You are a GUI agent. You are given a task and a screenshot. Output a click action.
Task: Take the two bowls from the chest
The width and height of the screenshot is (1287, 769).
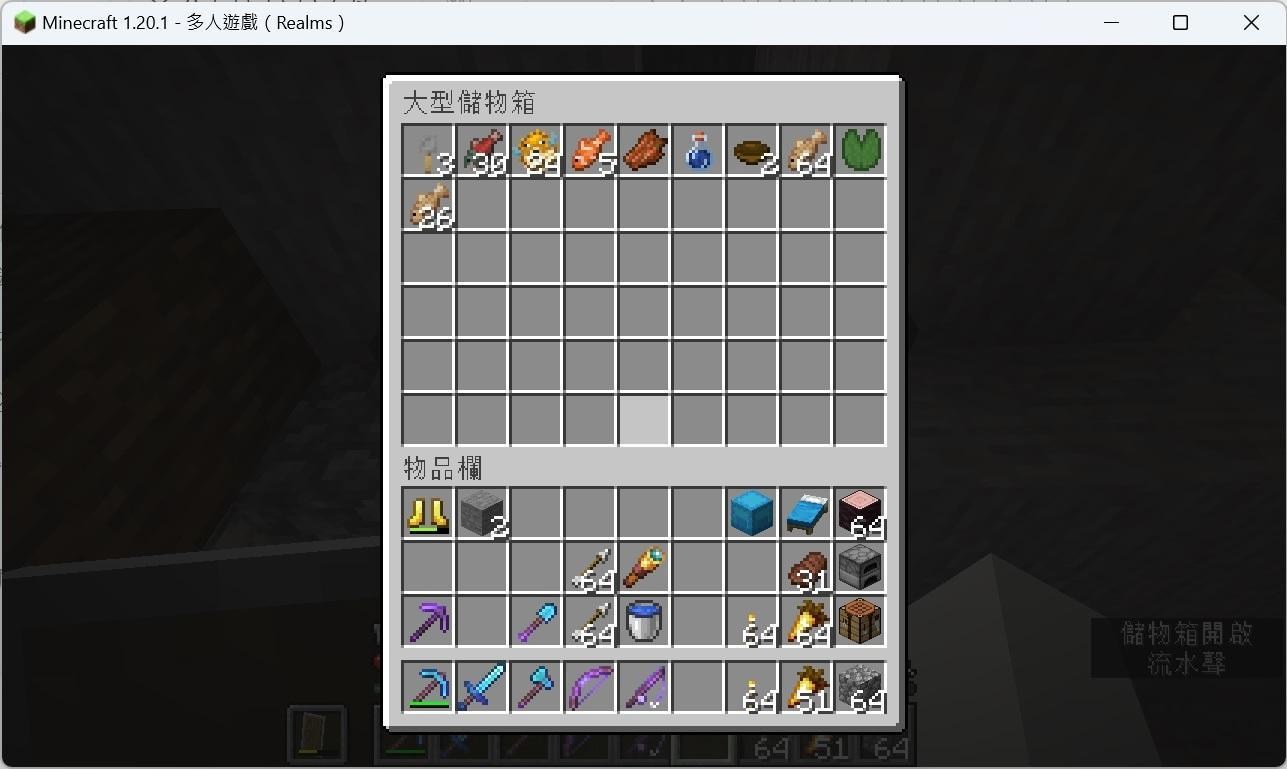coord(751,150)
